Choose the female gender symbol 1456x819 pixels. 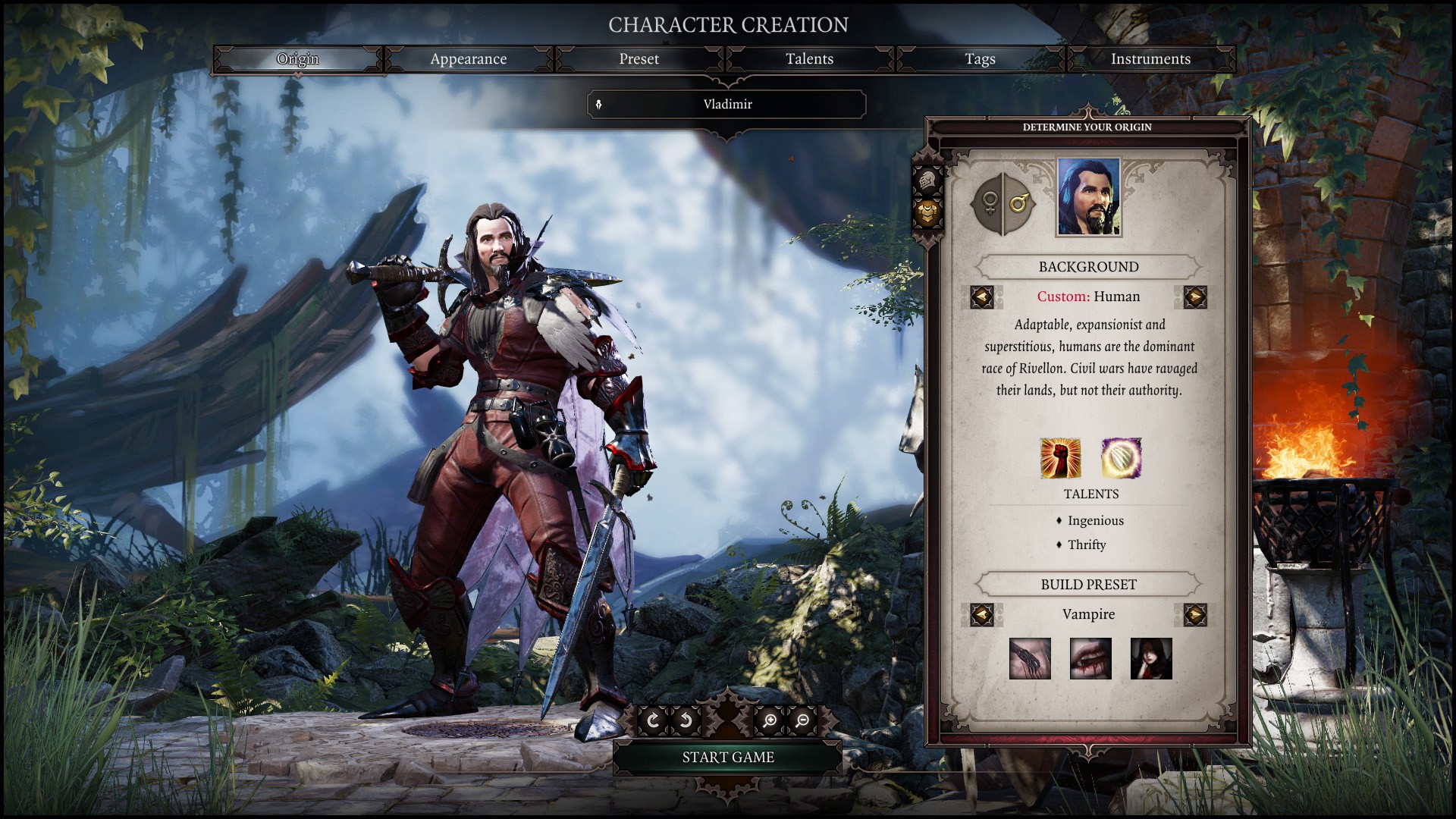coord(989,203)
